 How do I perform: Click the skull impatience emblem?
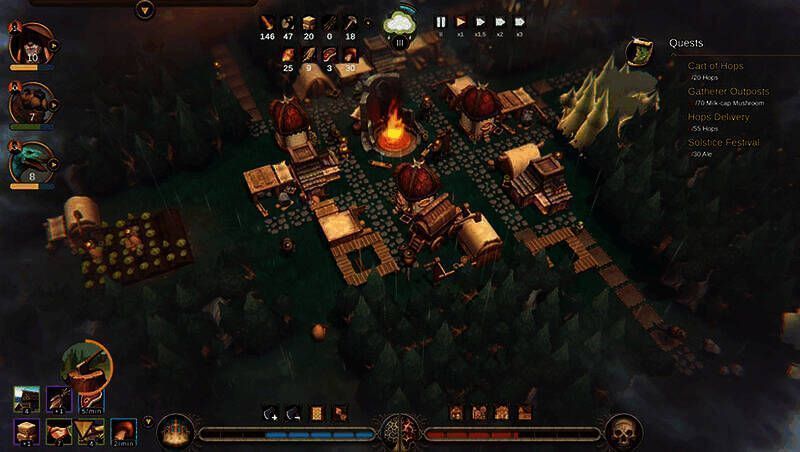[x=622, y=432]
